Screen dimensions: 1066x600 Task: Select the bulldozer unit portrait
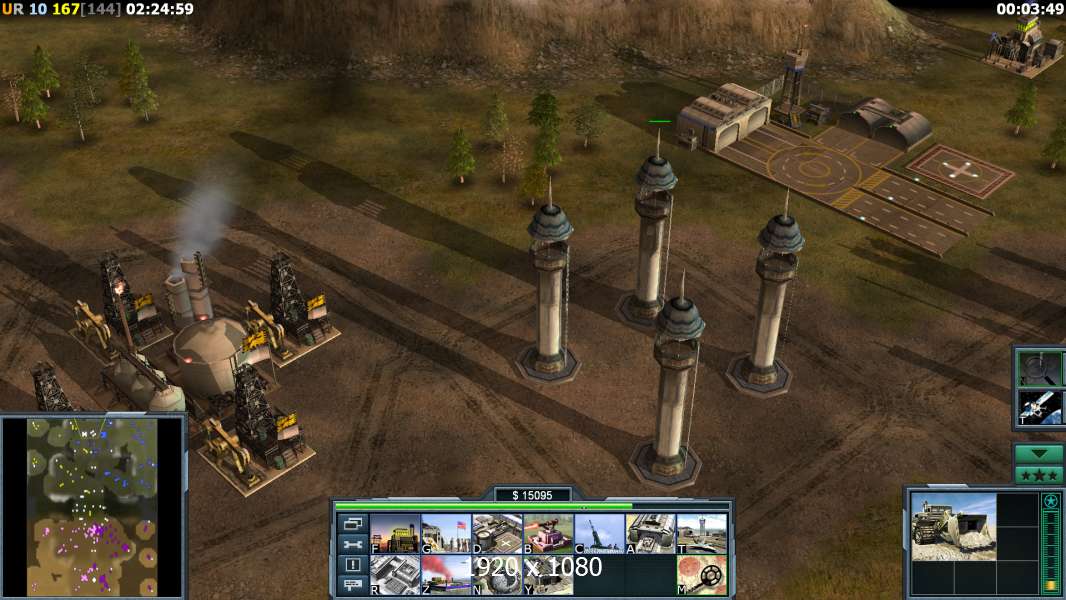coord(953,526)
